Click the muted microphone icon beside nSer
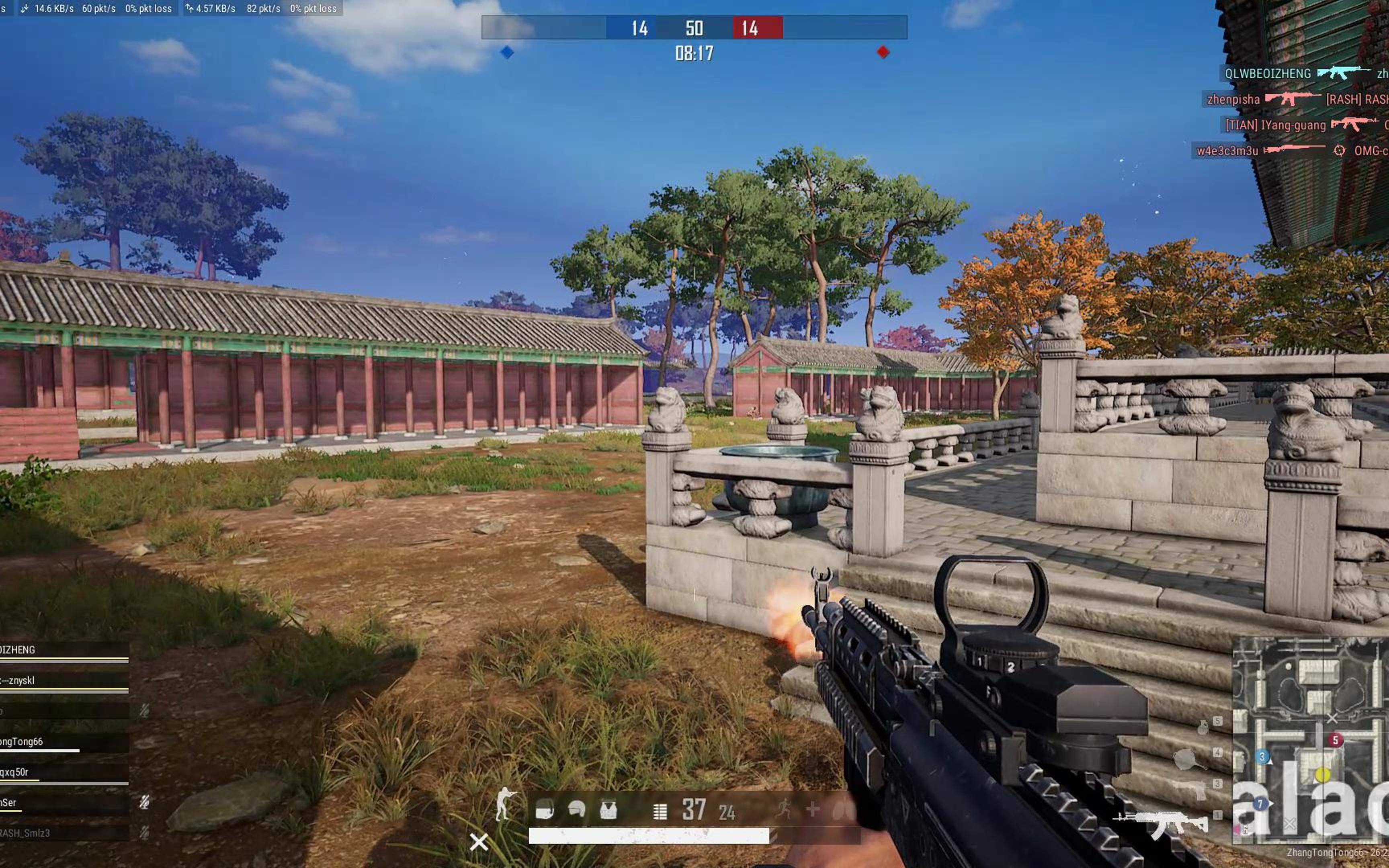The image size is (1389, 868). coord(145,802)
